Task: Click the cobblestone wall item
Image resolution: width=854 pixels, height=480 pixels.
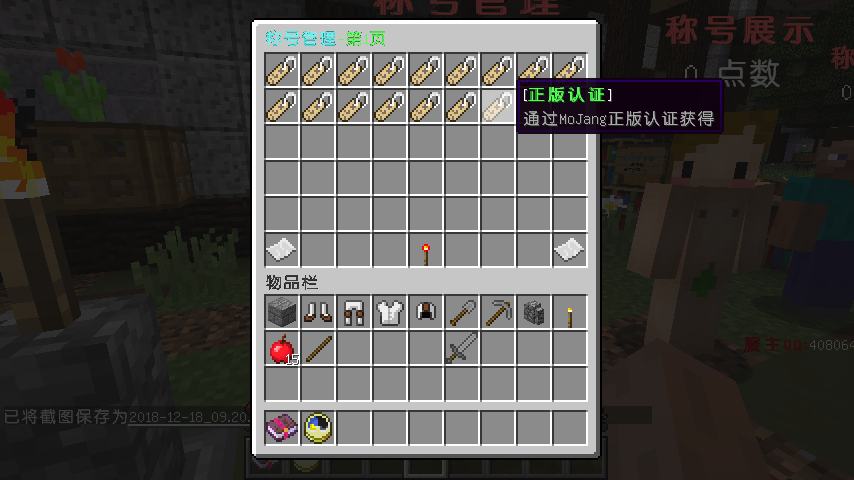Action: point(533,313)
